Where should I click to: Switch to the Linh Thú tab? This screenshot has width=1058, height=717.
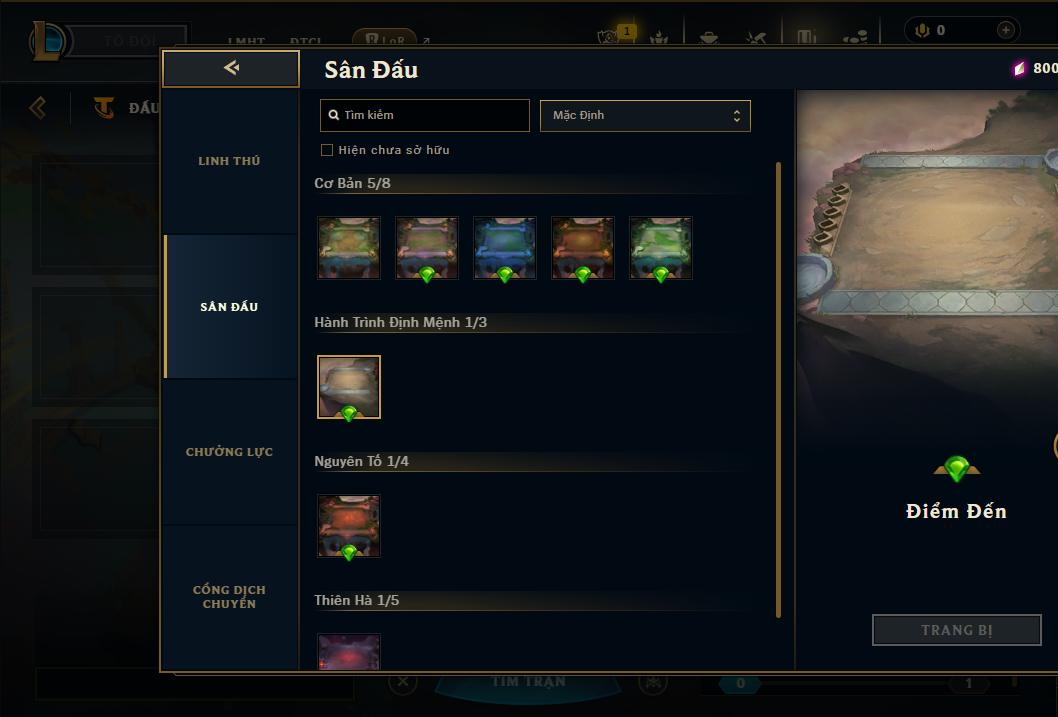(229, 161)
